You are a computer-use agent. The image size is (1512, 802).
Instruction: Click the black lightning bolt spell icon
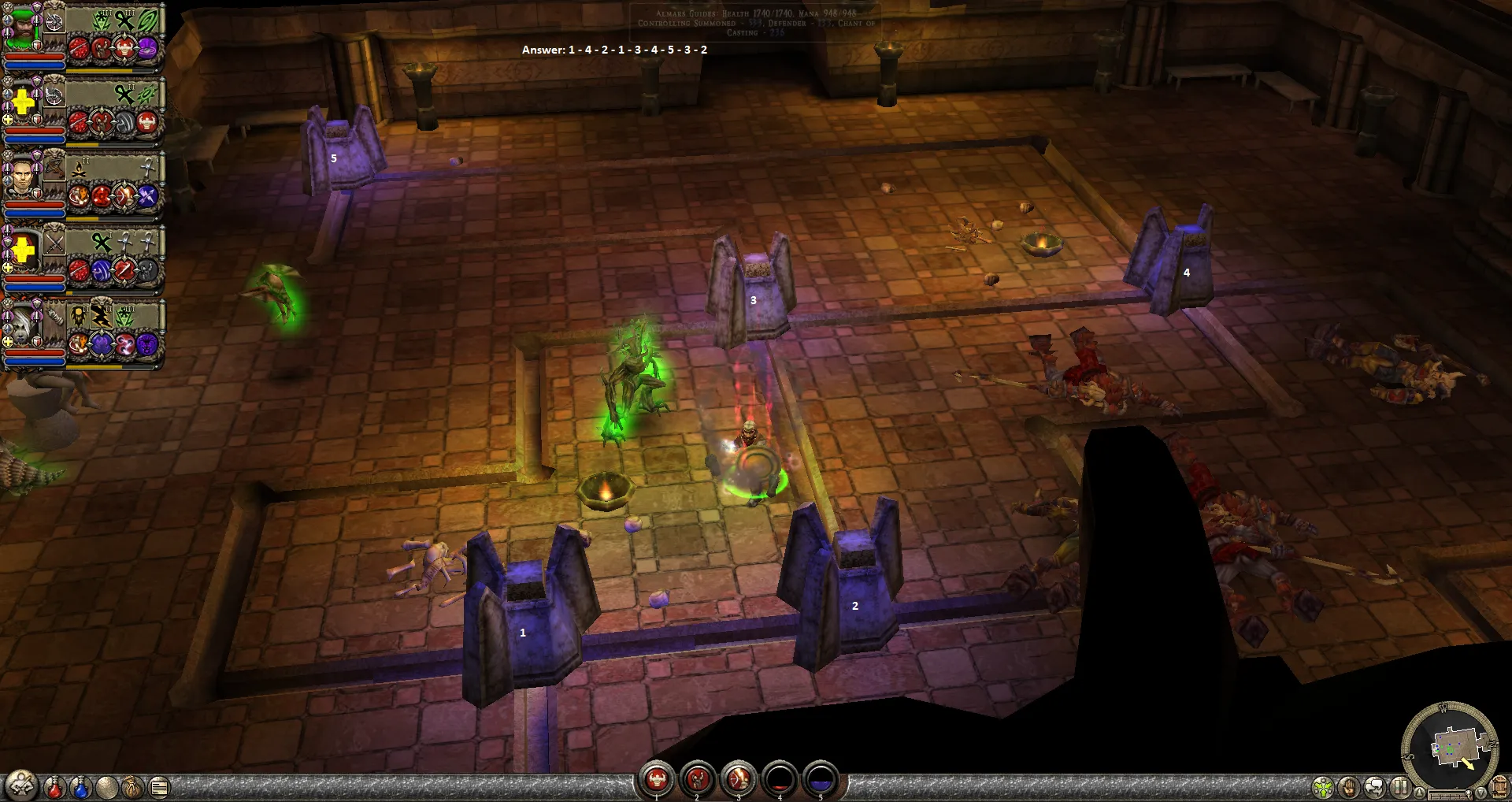102,316
